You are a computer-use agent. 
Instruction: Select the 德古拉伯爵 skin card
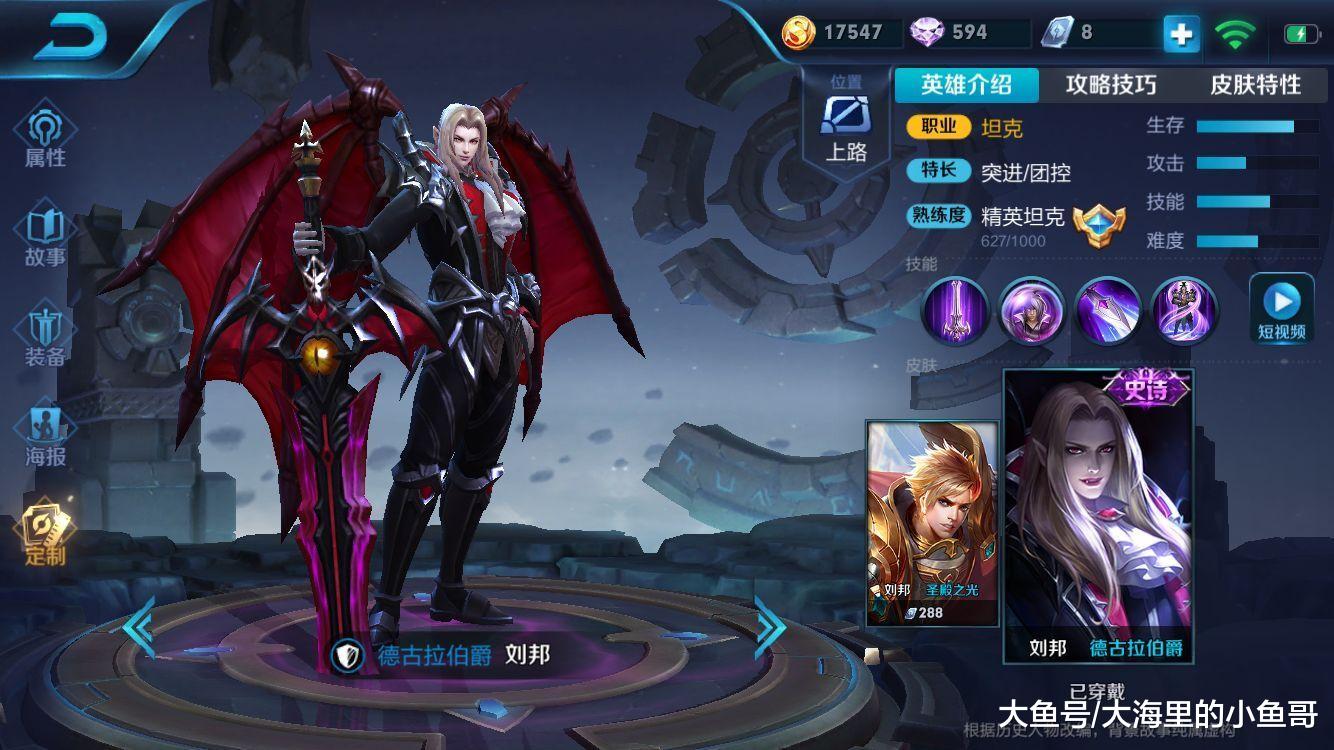pyautogui.click(x=1098, y=515)
